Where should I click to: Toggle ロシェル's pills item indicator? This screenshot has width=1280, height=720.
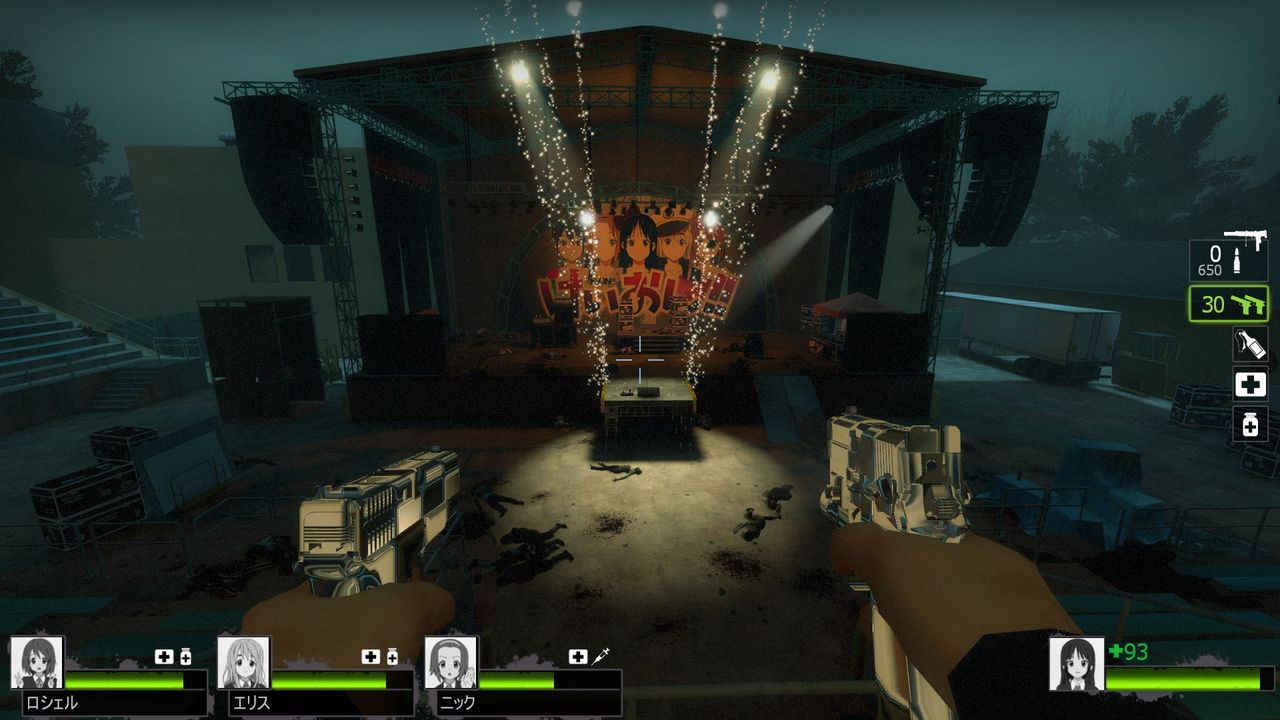pos(186,655)
